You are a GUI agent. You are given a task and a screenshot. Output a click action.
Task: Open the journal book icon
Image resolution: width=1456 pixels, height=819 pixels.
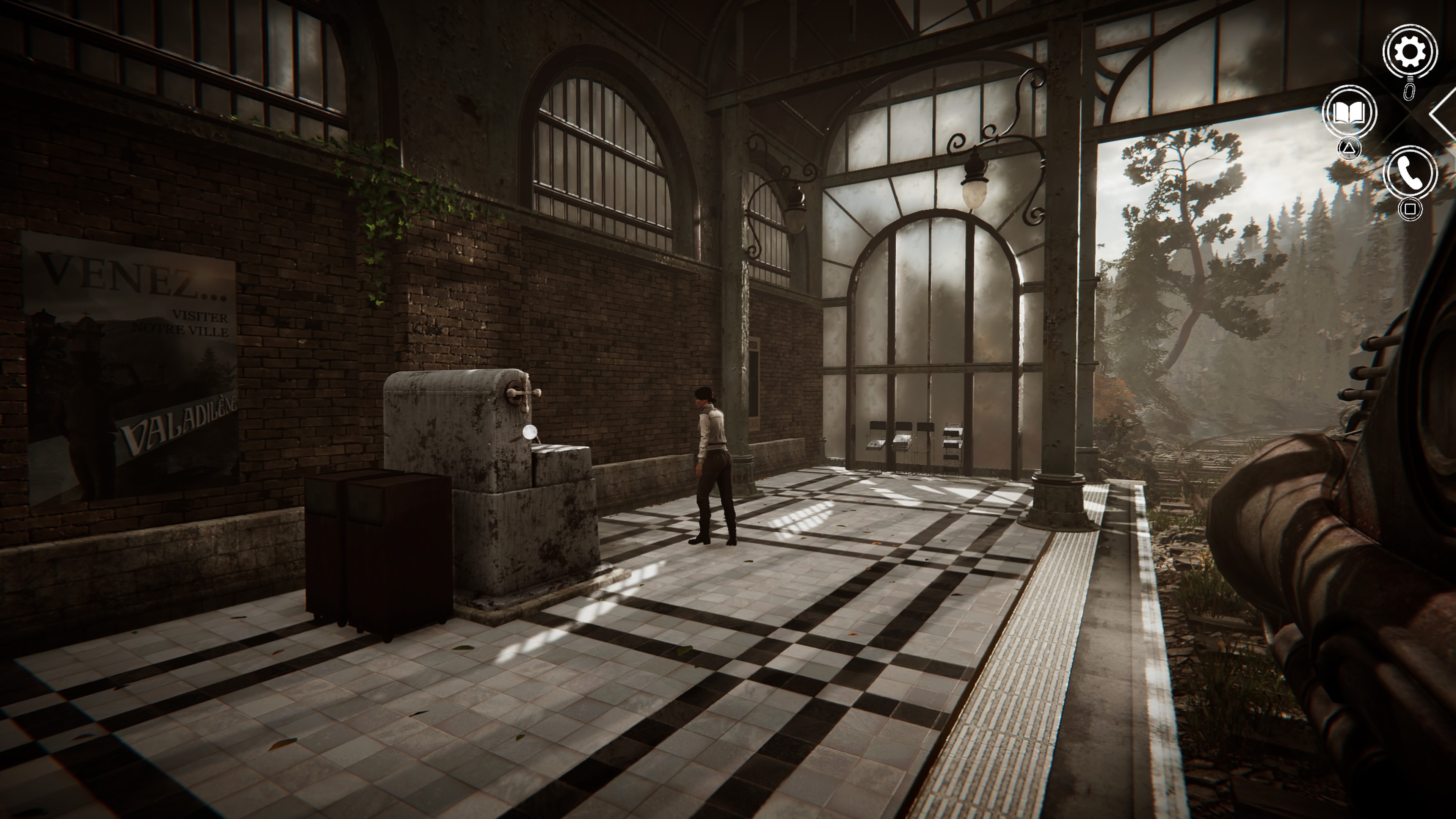[x=1349, y=113]
